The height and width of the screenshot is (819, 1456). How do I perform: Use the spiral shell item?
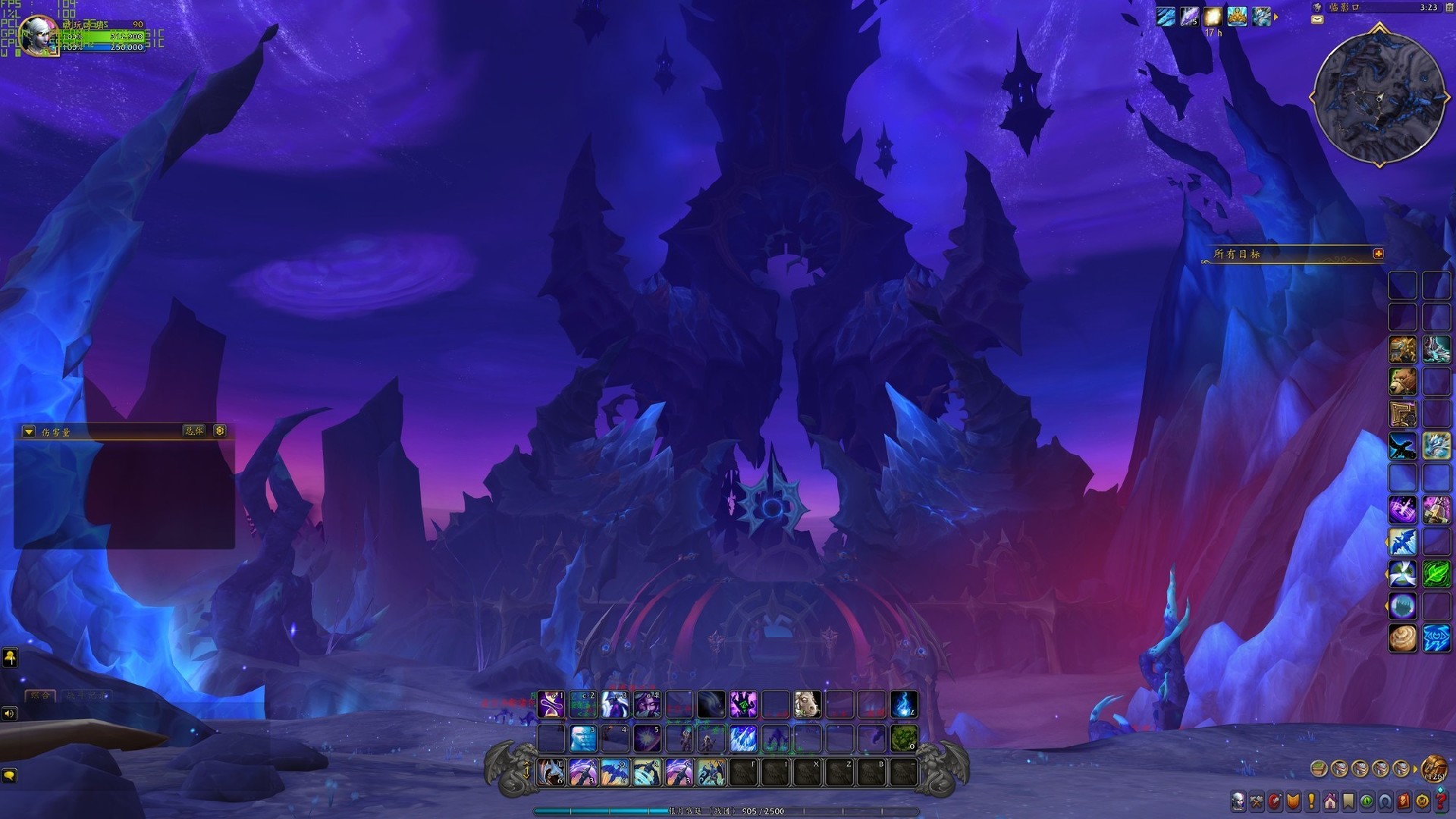tap(1402, 638)
